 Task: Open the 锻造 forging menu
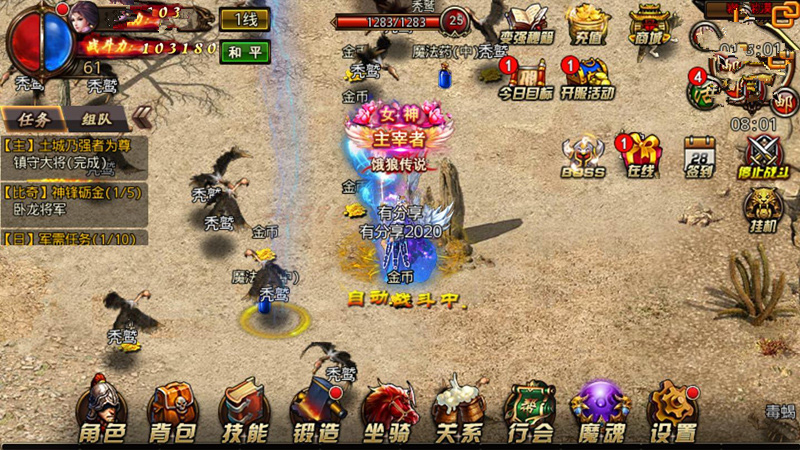317,410
